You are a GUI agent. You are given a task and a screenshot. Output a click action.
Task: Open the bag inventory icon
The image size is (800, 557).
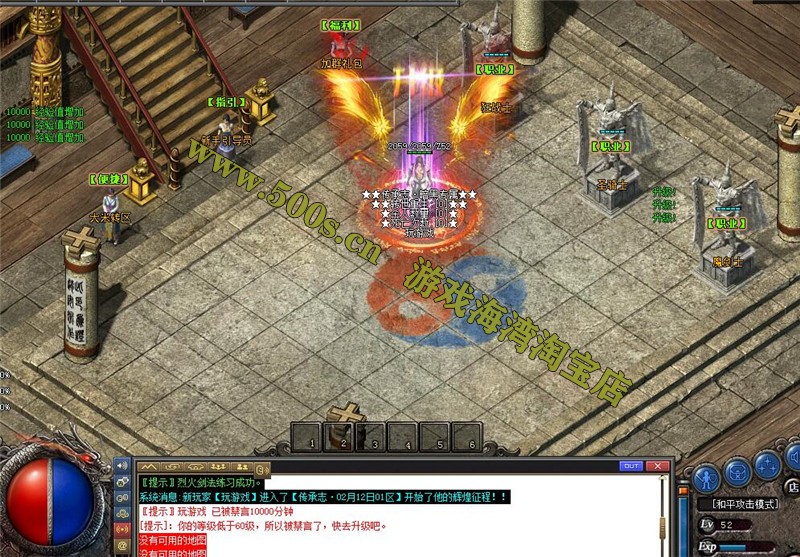(738, 471)
